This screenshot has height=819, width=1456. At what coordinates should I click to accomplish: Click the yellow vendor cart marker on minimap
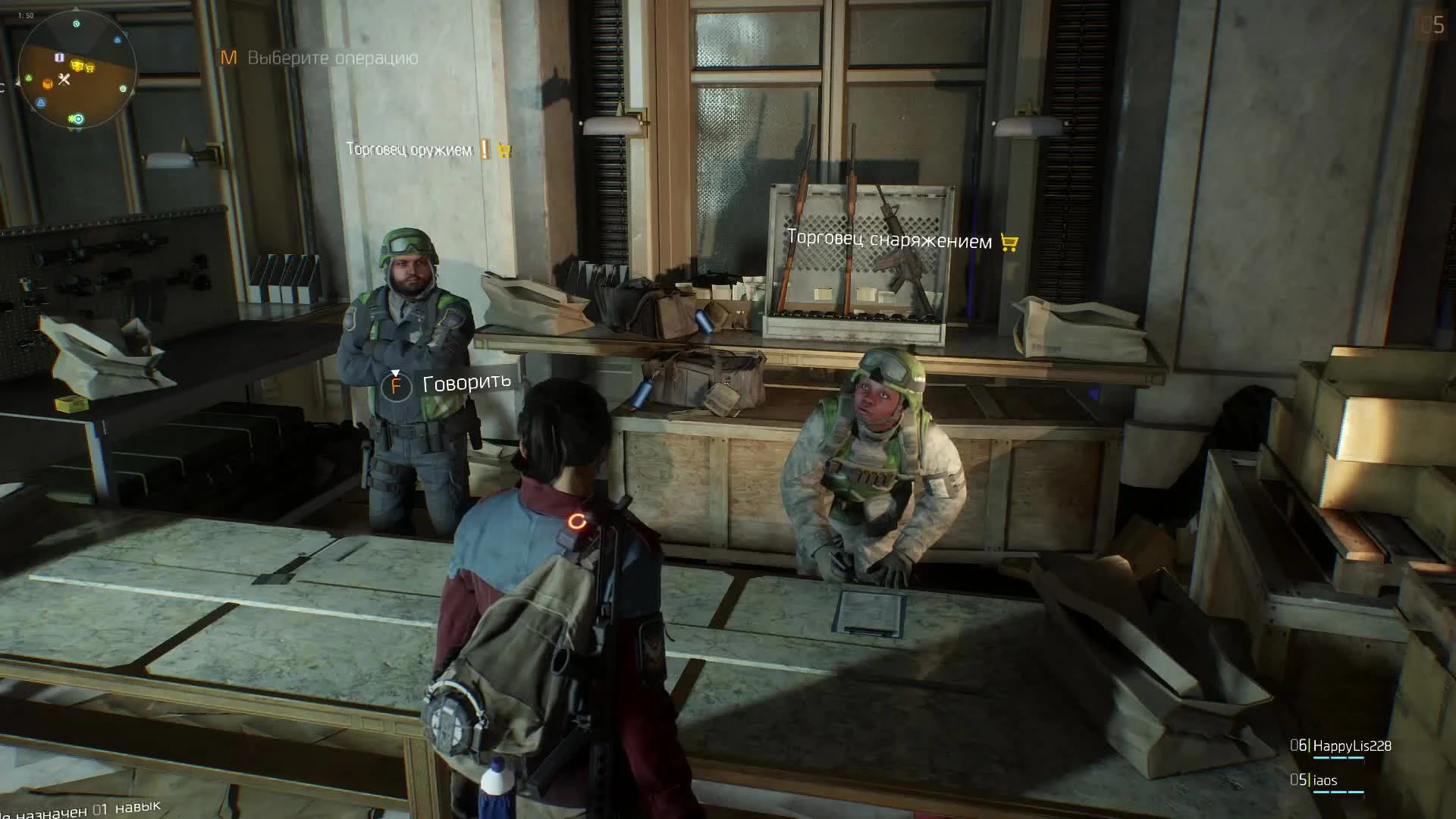coord(78,65)
